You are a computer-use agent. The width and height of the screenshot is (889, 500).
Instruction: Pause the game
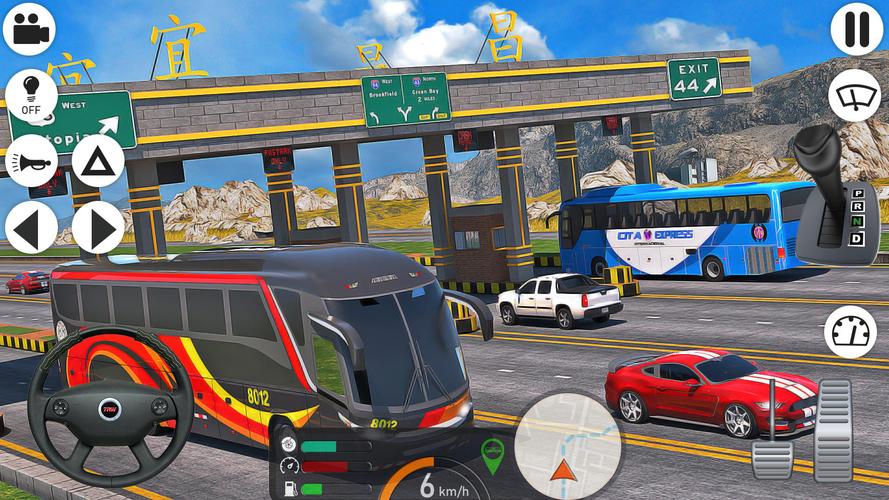(856, 29)
